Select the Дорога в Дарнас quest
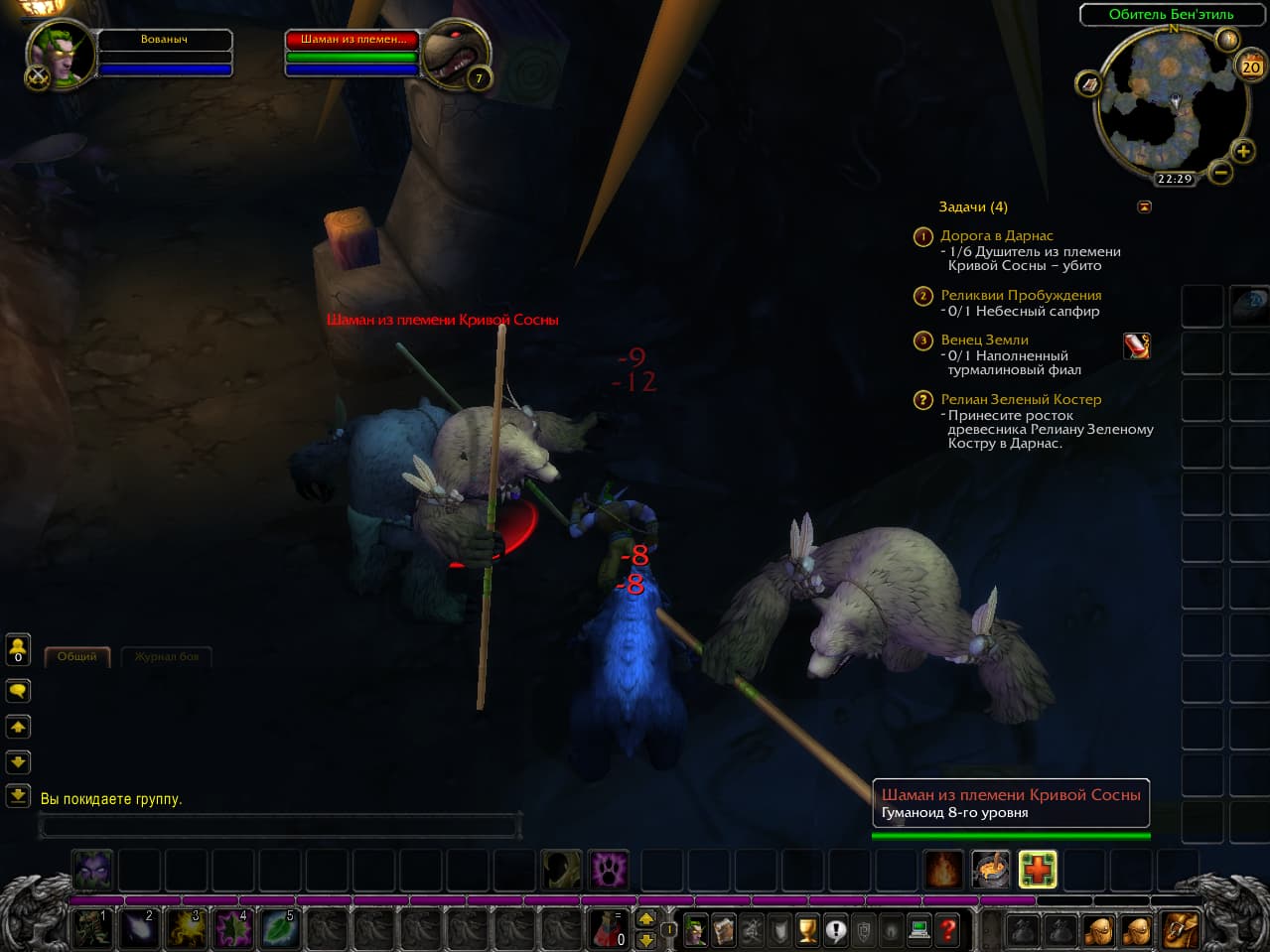Screen dimensions: 1270x952 click(x=996, y=236)
